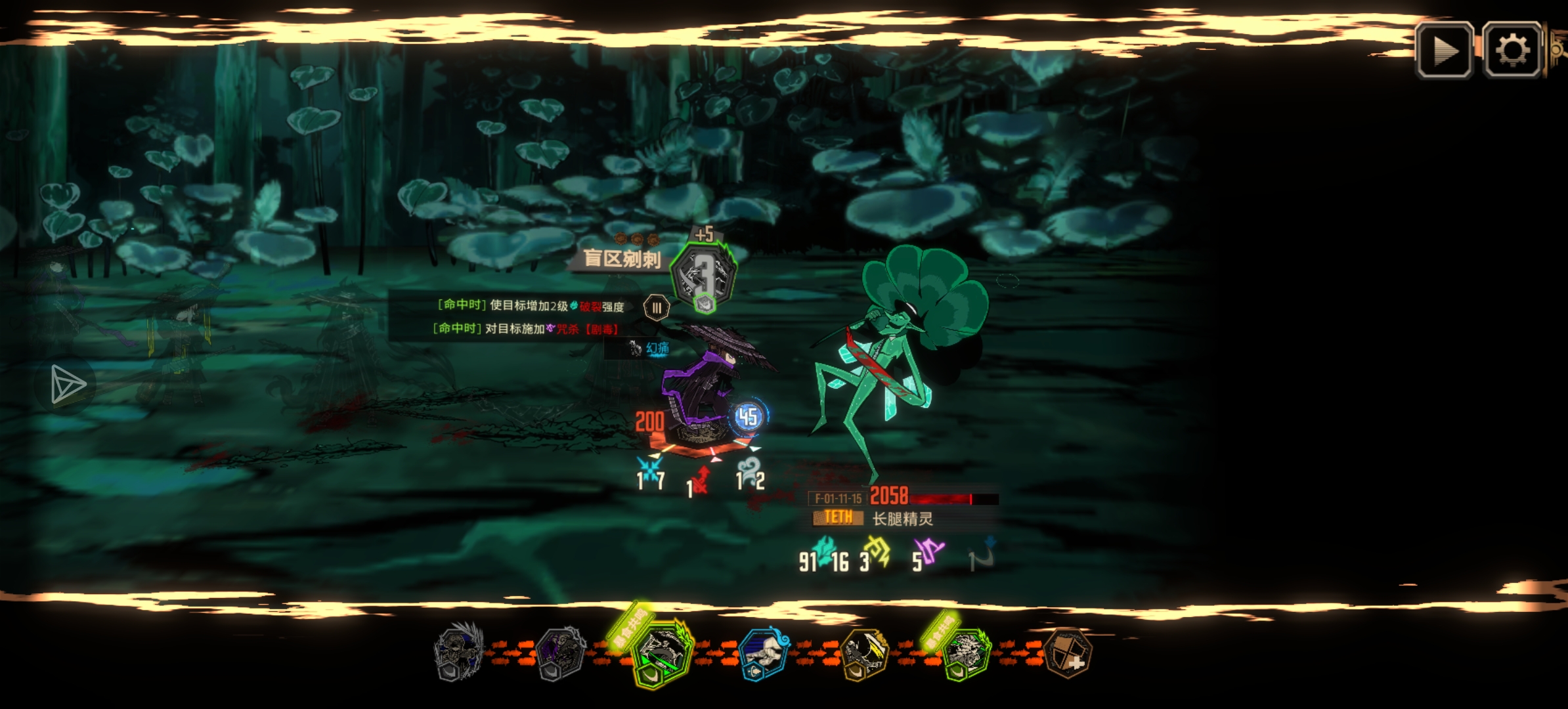This screenshot has width=1568, height=709.
Task: Inspect the 幻痛 passive tag
Action: click(x=649, y=348)
